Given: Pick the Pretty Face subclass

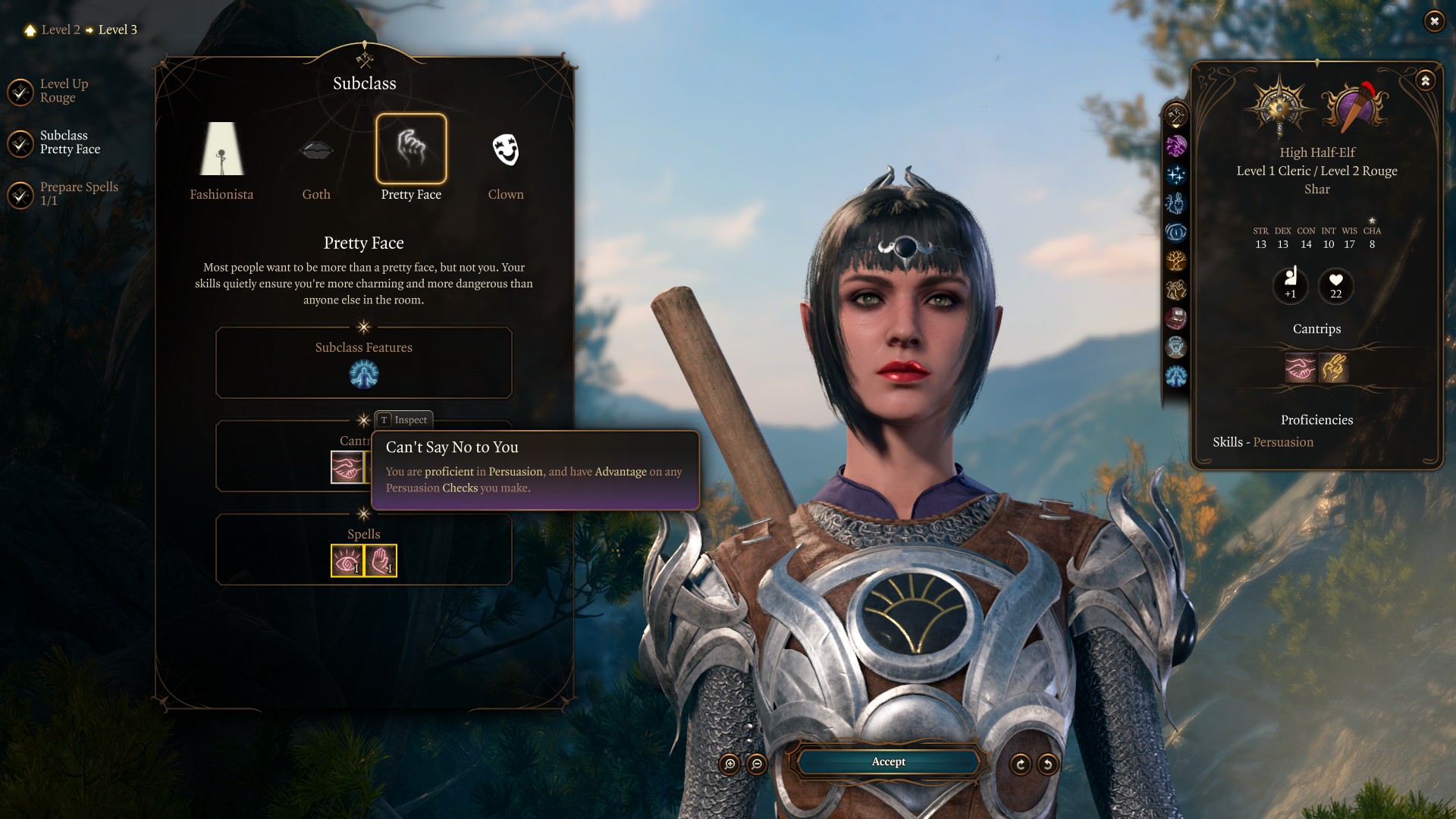Looking at the screenshot, I should click(x=411, y=149).
